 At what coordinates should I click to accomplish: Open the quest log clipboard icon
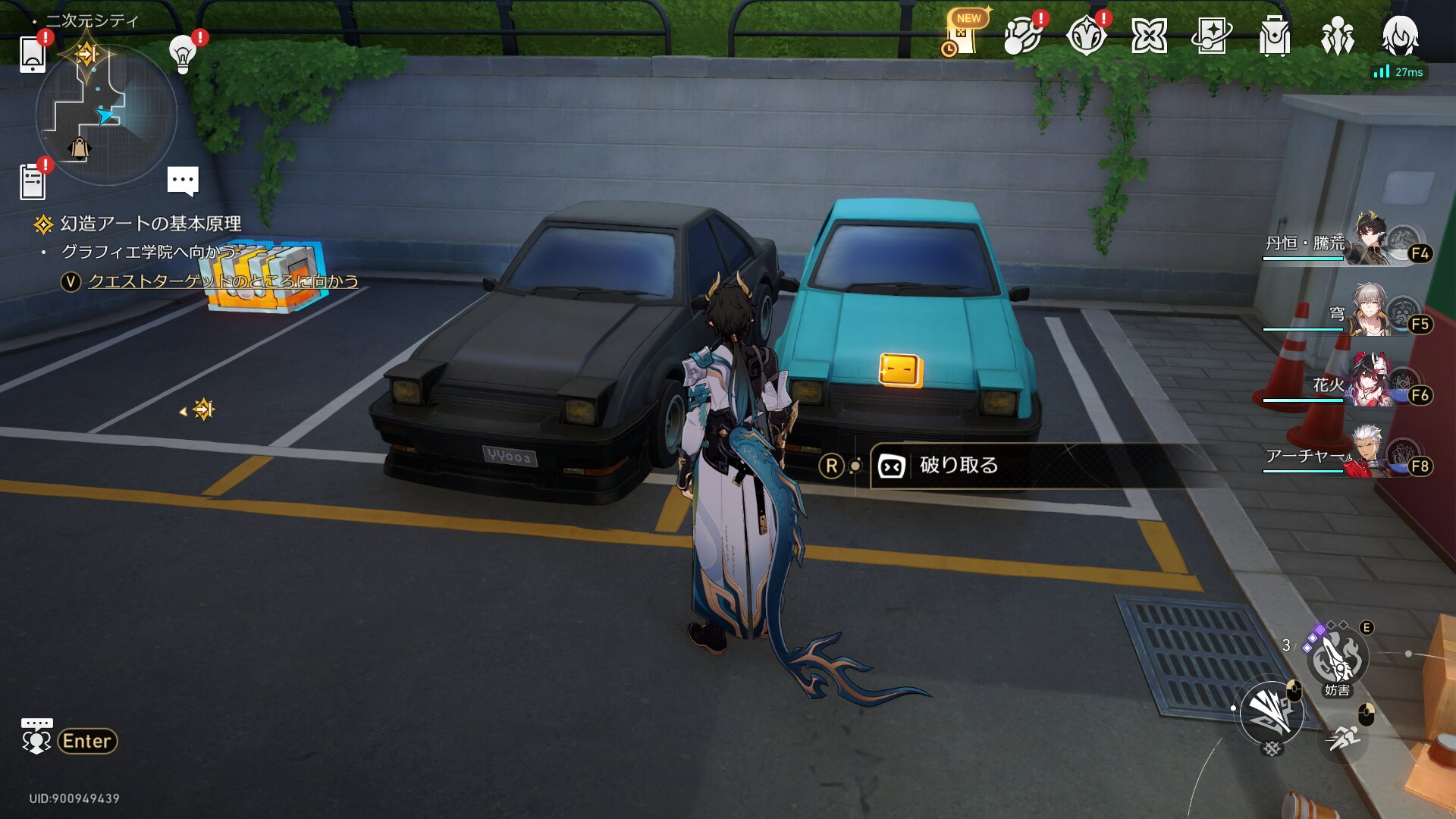[x=32, y=182]
